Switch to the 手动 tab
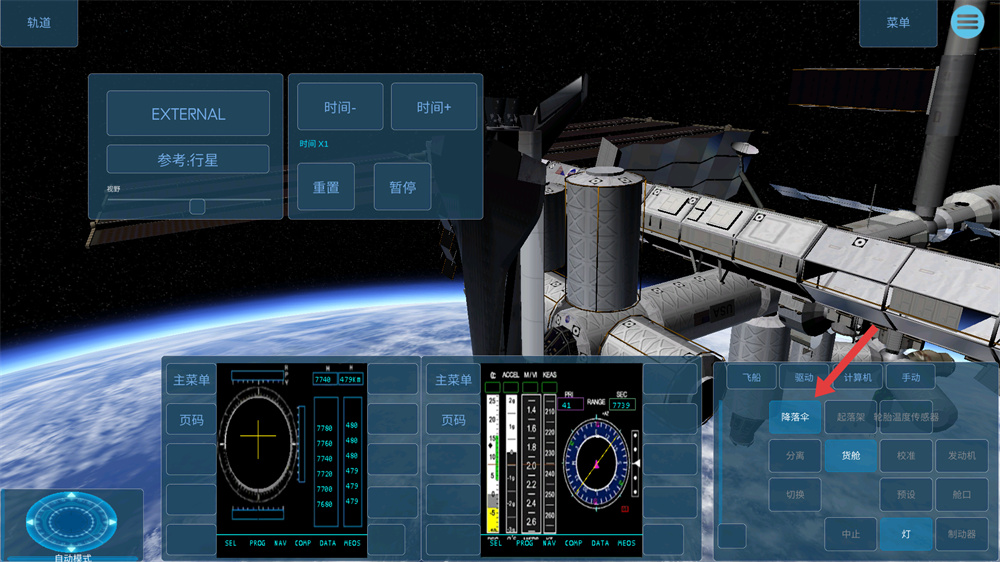 910,377
